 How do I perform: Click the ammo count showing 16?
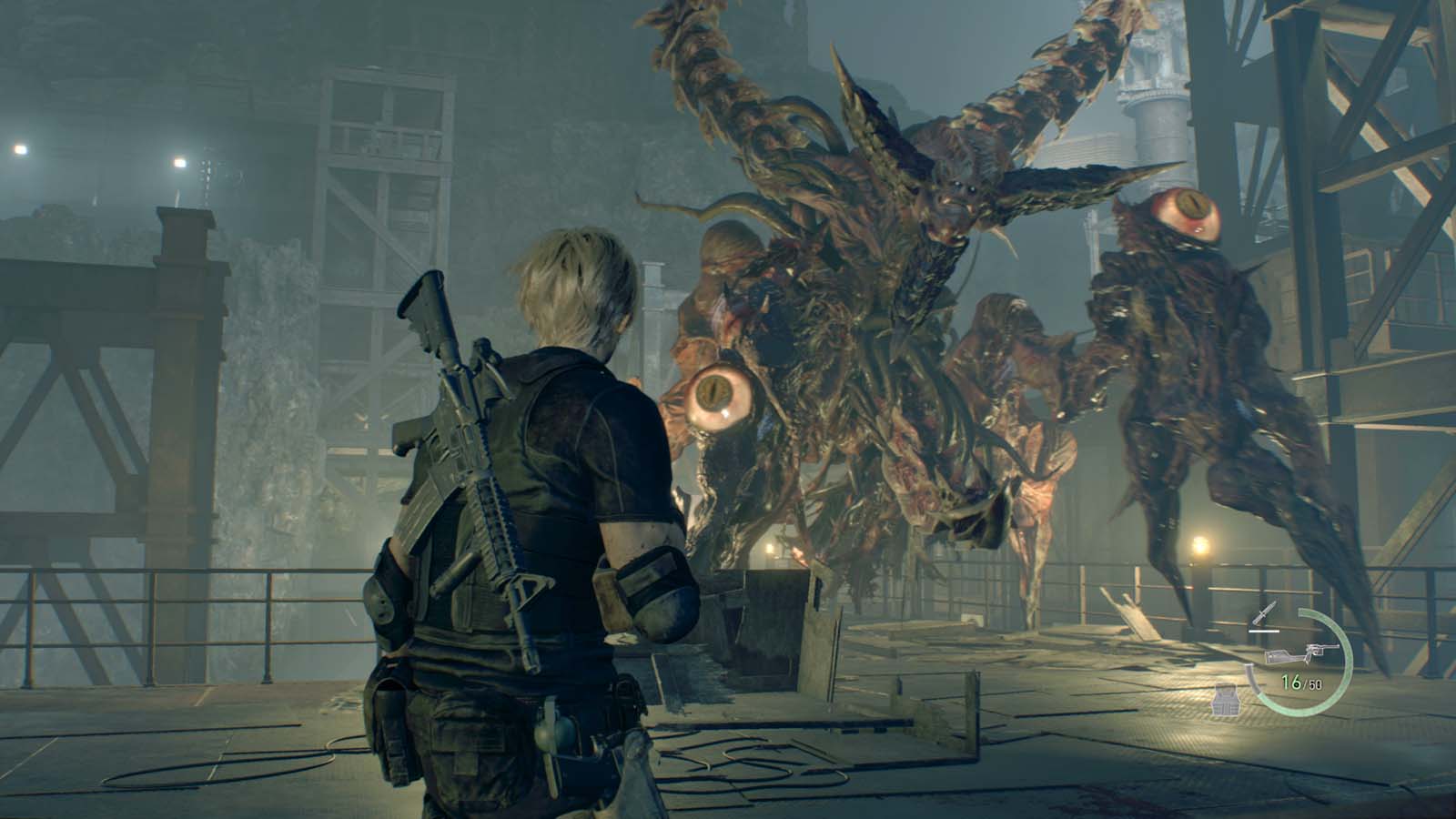click(x=1291, y=681)
